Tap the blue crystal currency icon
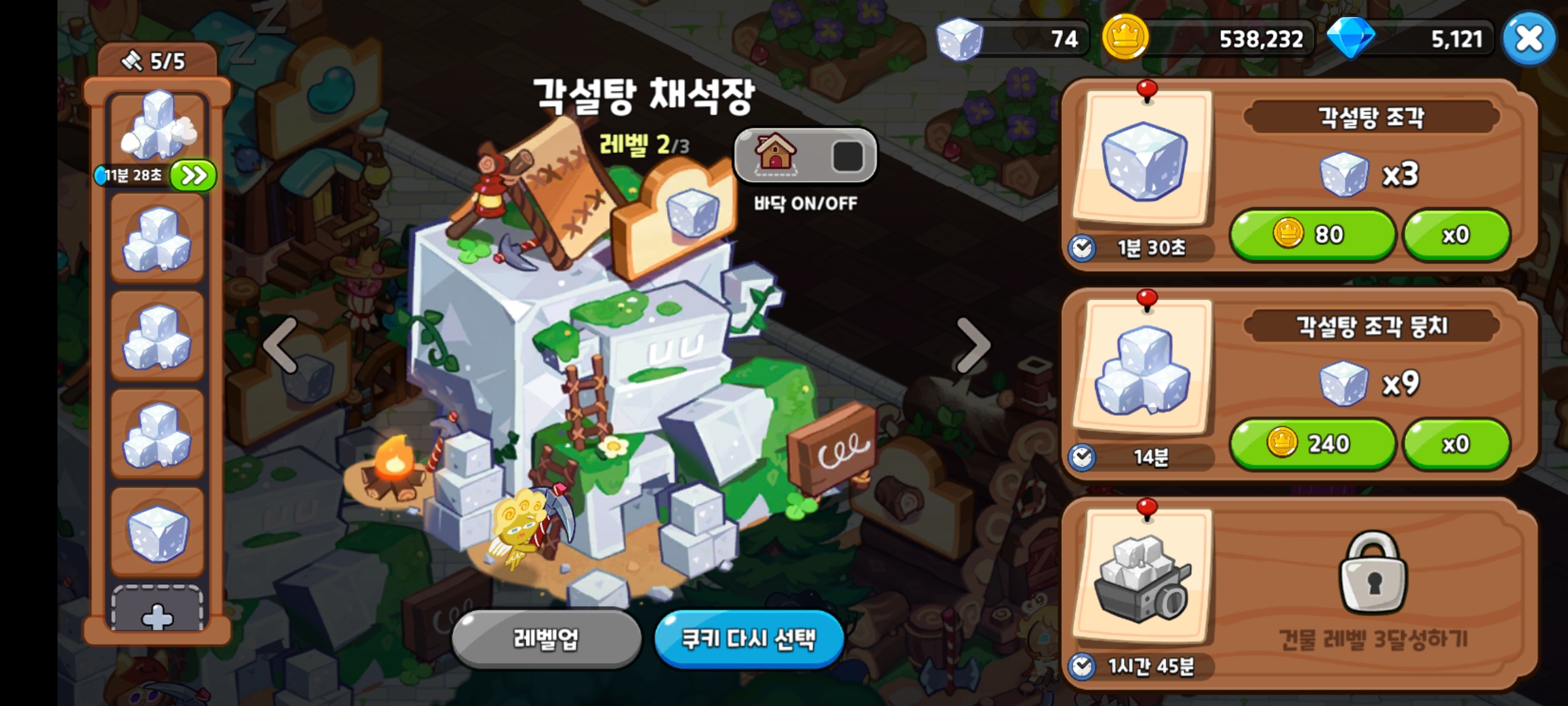The width and height of the screenshot is (1568, 706). [x=1350, y=38]
